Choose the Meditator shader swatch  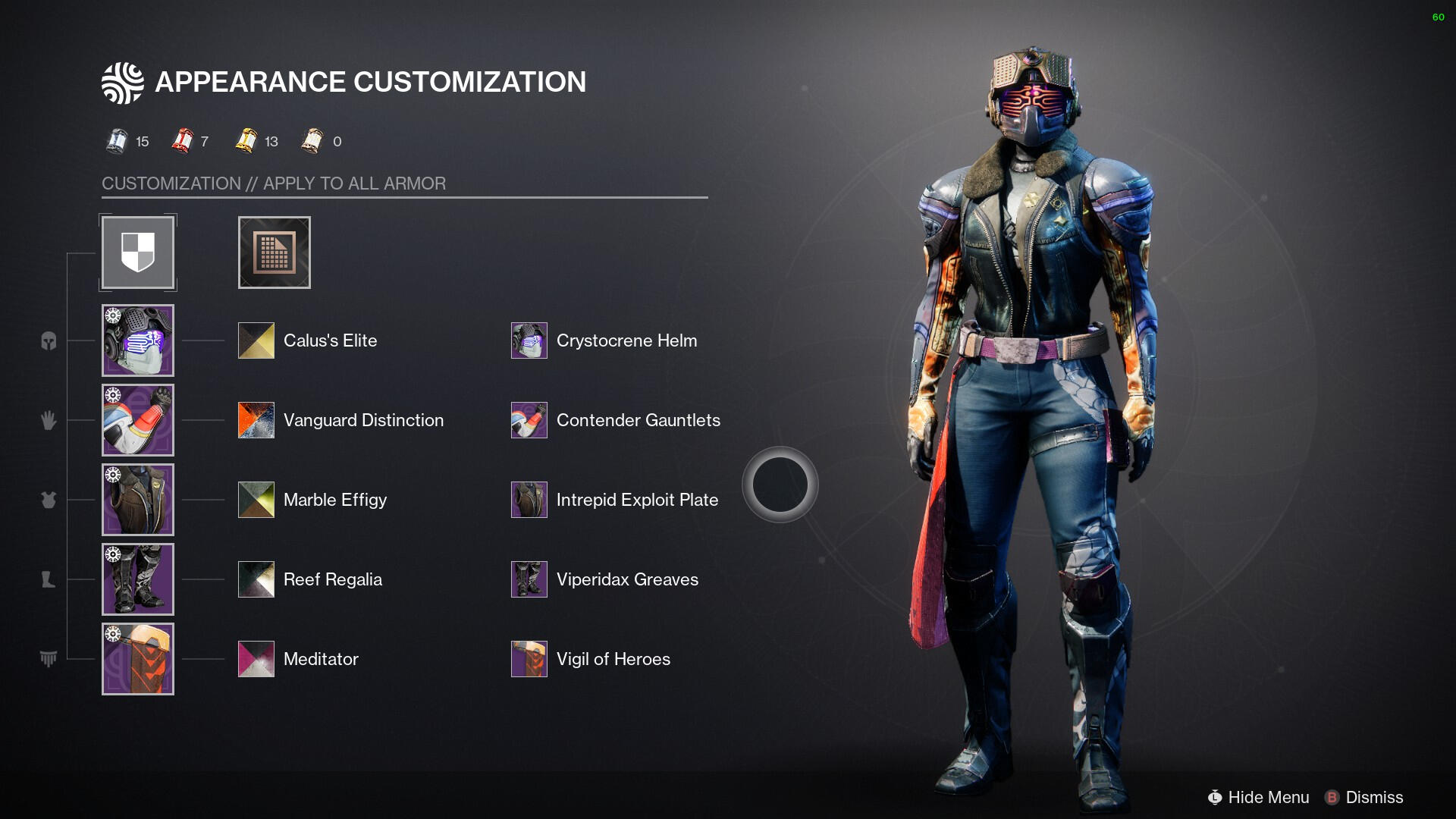256,659
